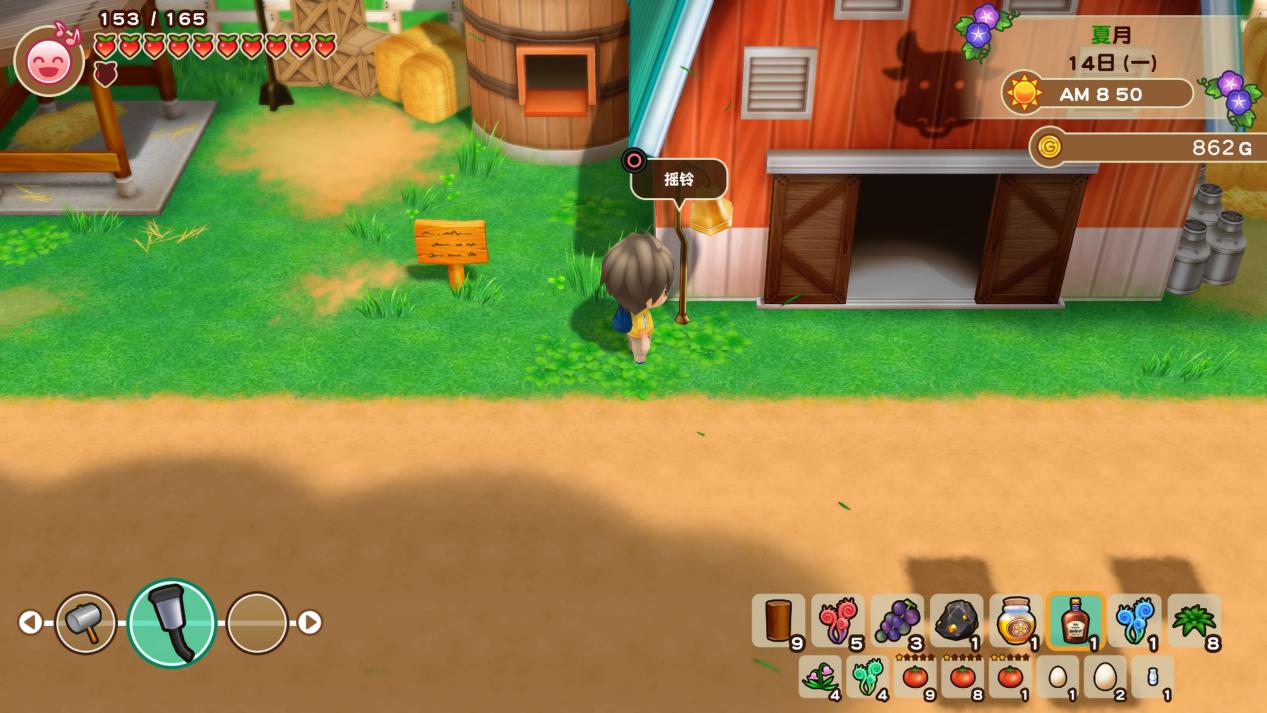Screen dimensions: 1267x713
Task: Cycle tools with the right arrow button
Action: [x=310, y=622]
